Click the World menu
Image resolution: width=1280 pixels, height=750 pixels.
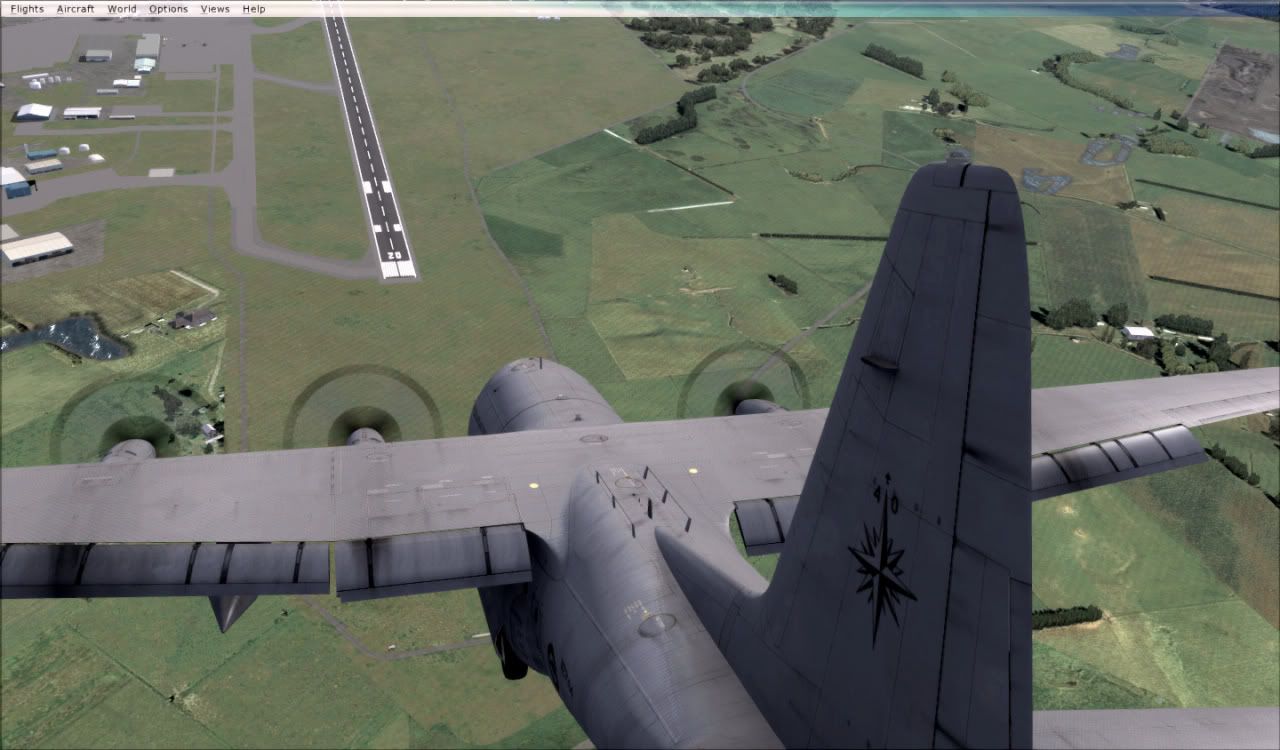(x=121, y=9)
